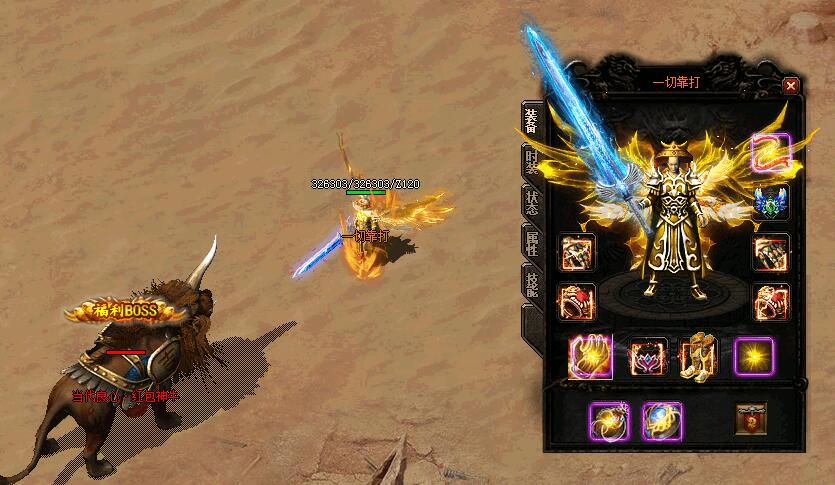
Task: Close the character equipment panel
Action: click(791, 86)
